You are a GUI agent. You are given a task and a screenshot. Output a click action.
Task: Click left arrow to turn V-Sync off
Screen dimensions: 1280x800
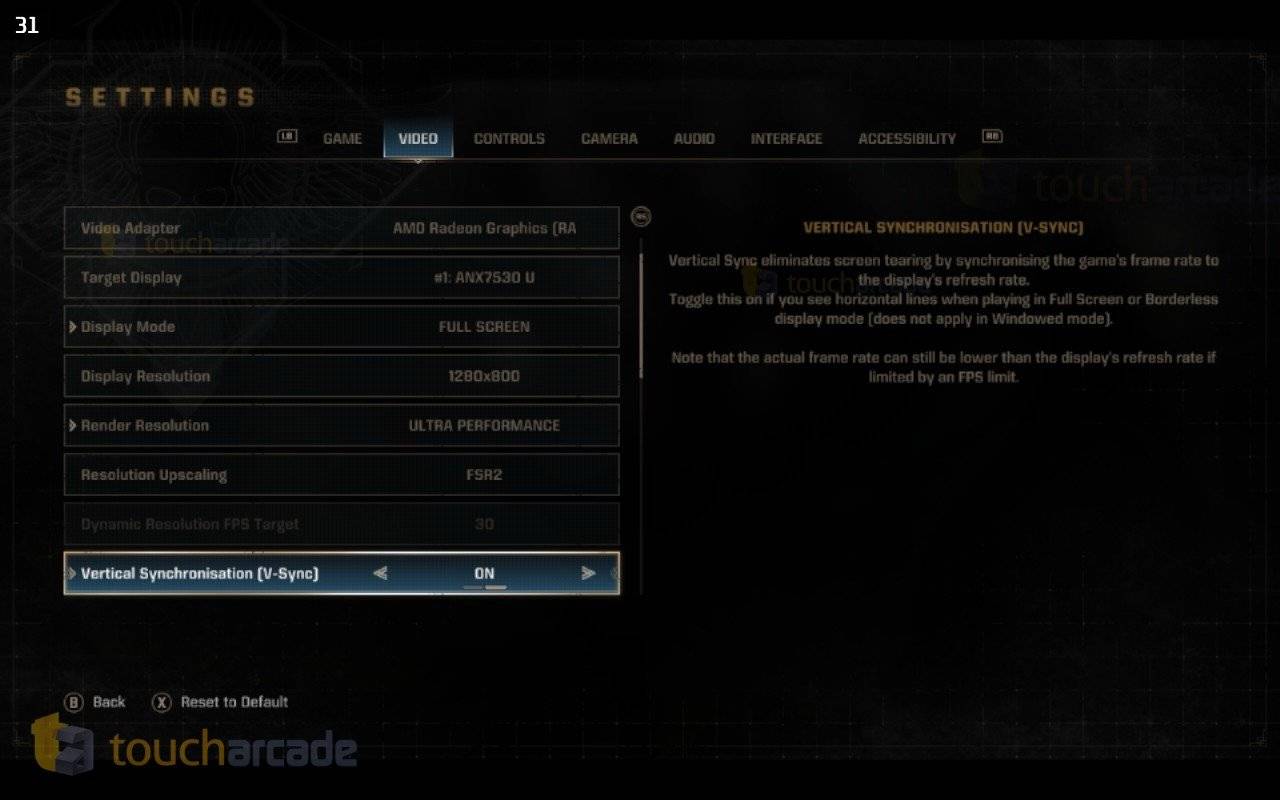click(x=381, y=573)
